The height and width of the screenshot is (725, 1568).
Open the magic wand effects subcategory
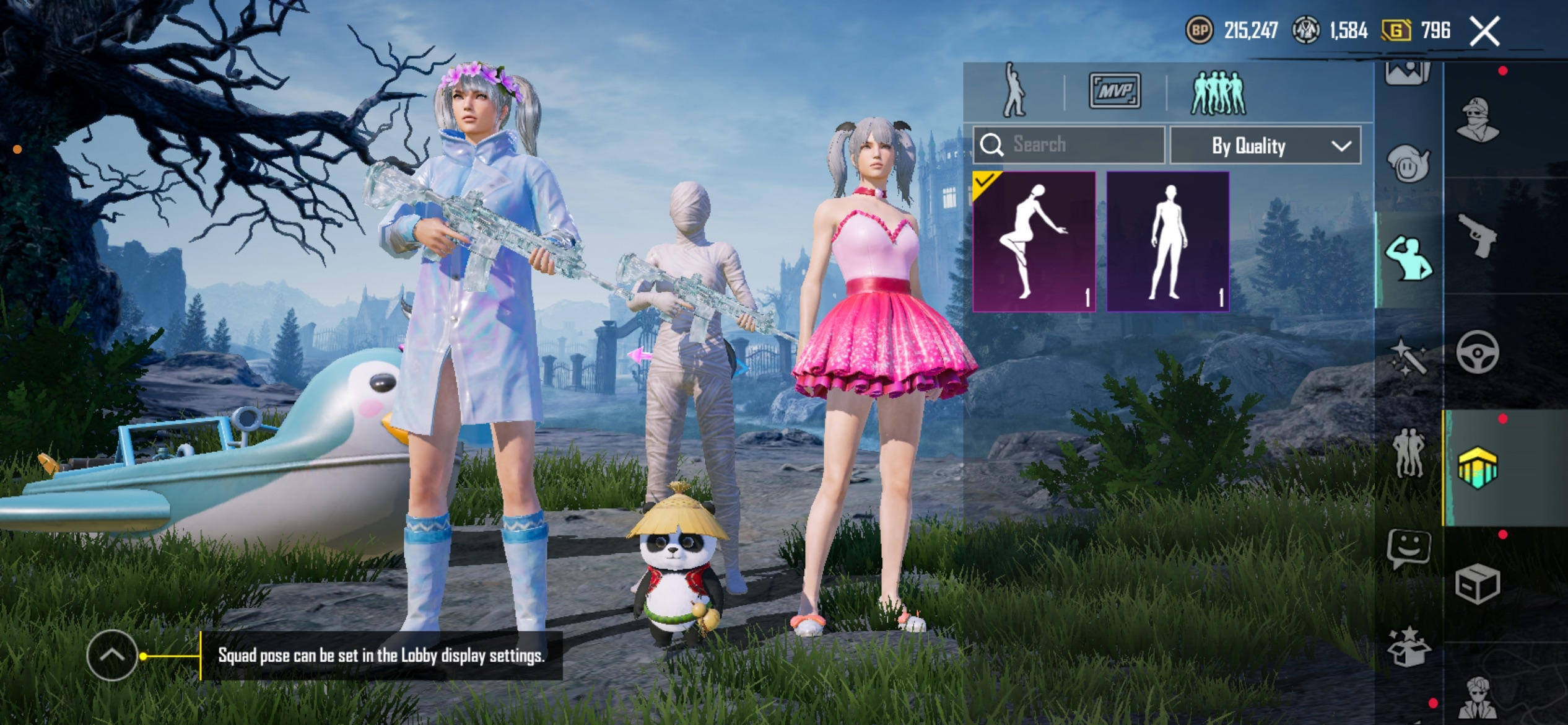(1408, 357)
